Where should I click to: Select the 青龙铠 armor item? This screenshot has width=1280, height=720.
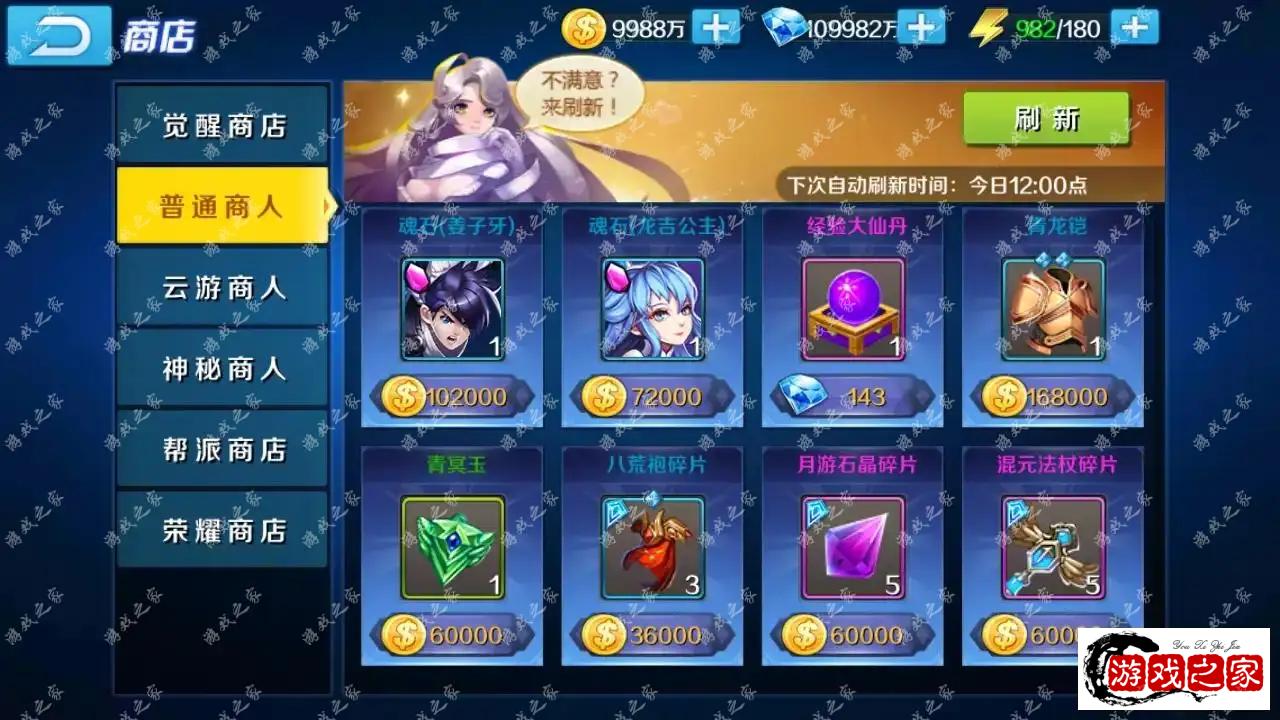tap(1053, 309)
